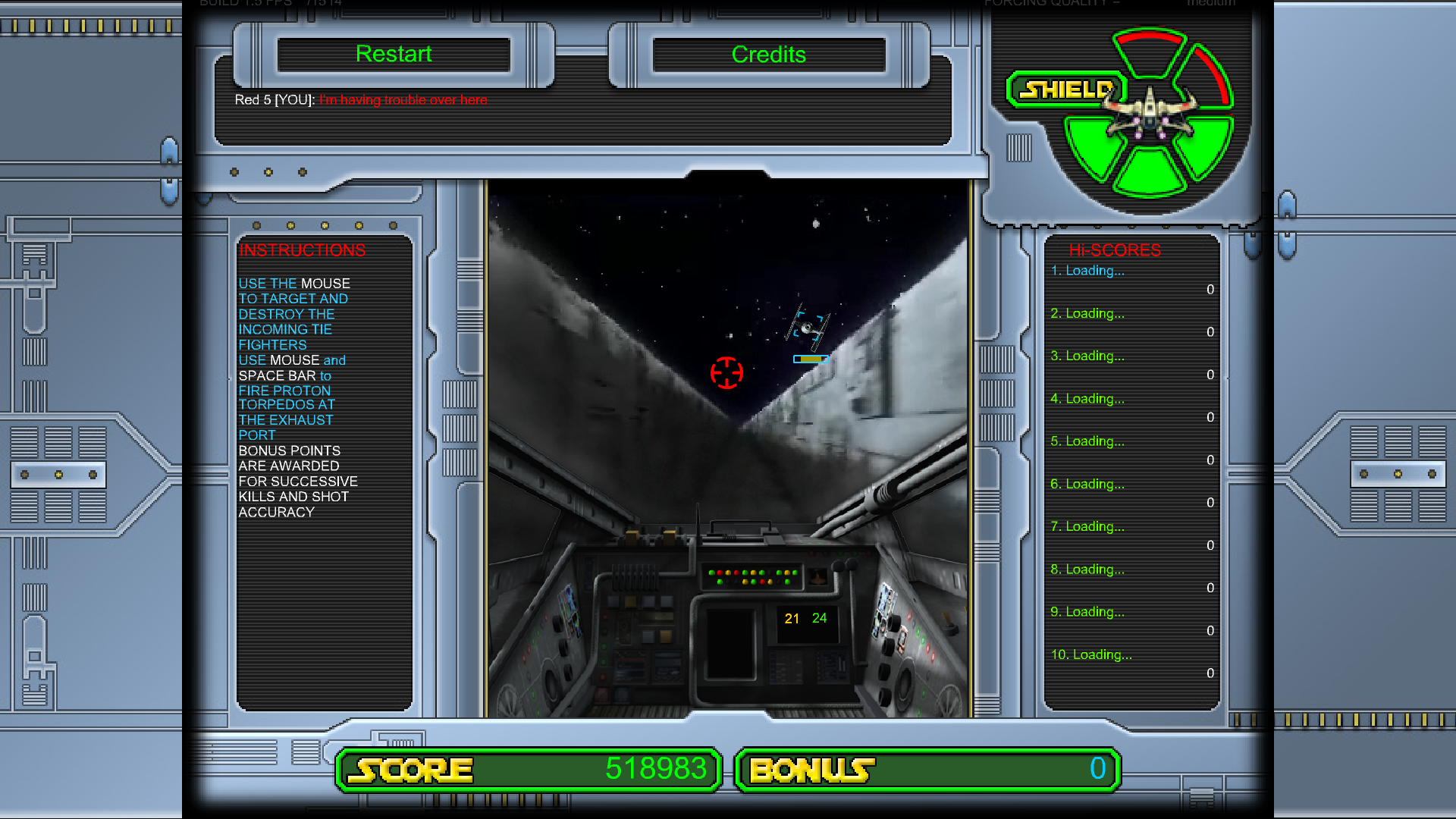Toggle the yellow dashboard lamp
This screenshot has height=819, width=1456.
click(x=729, y=573)
